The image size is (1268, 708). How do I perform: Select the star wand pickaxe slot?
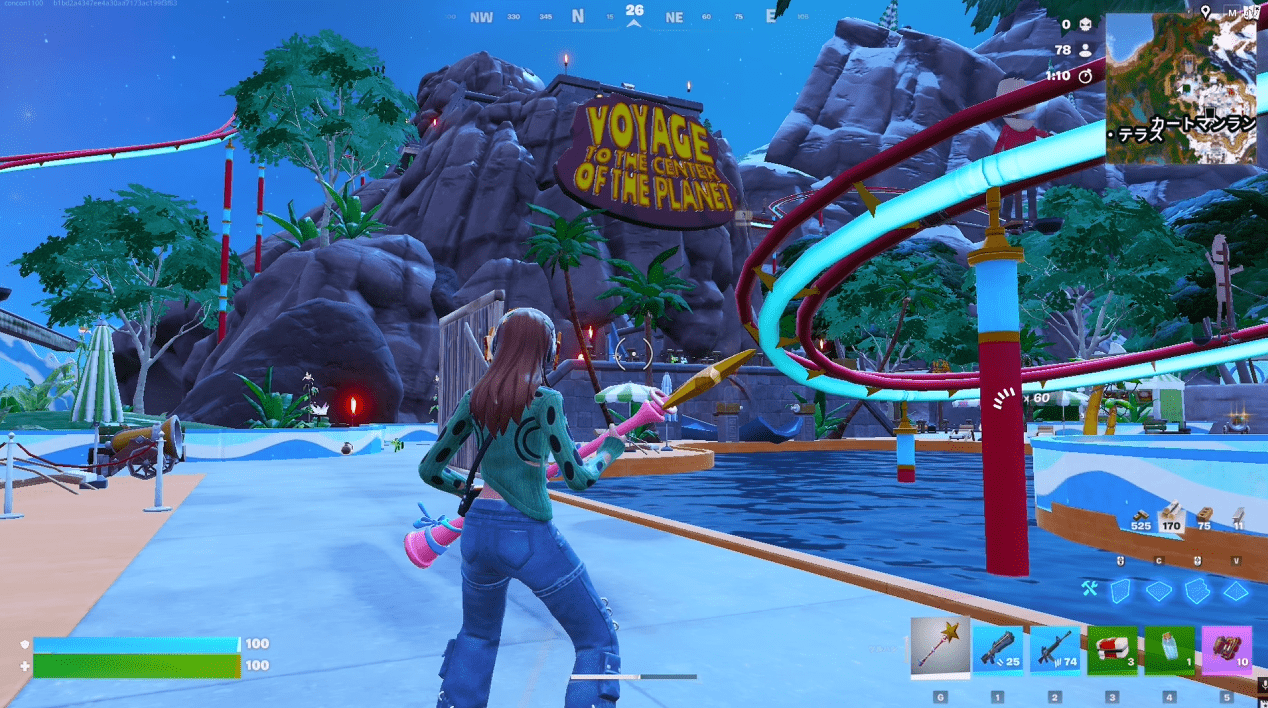pyautogui.click(x=940, y=647)
